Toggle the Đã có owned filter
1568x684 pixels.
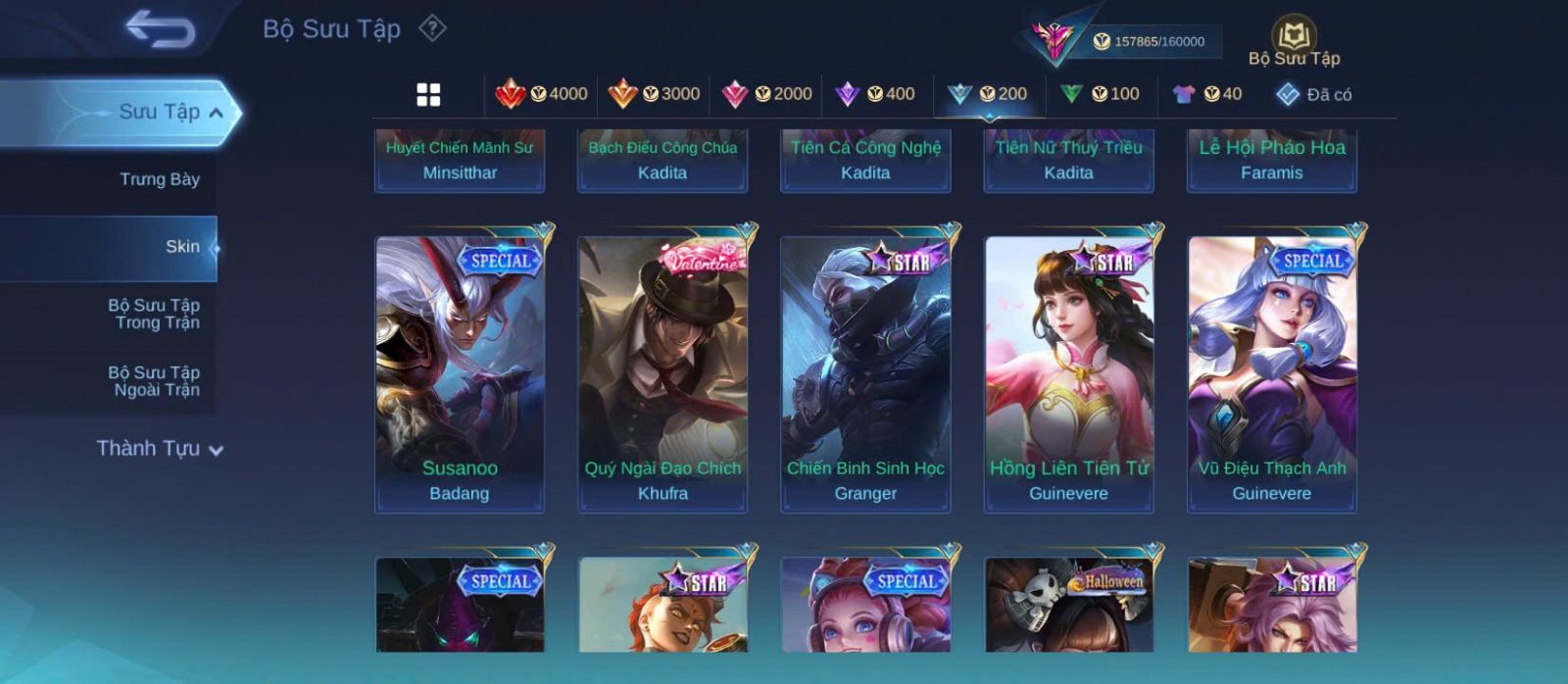pos(1313,94)
